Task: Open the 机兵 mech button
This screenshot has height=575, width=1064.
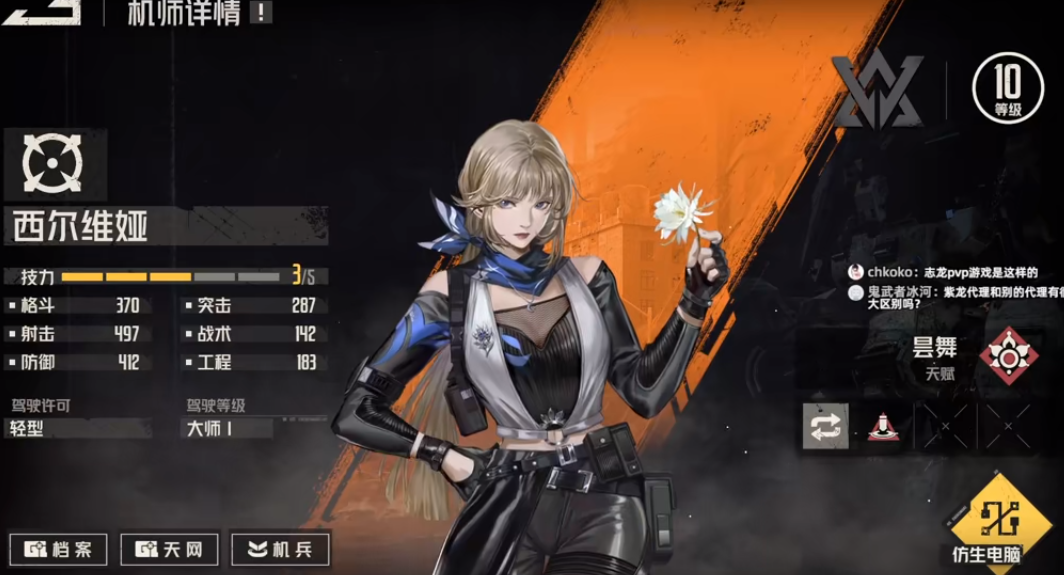Action: point(280,549)
